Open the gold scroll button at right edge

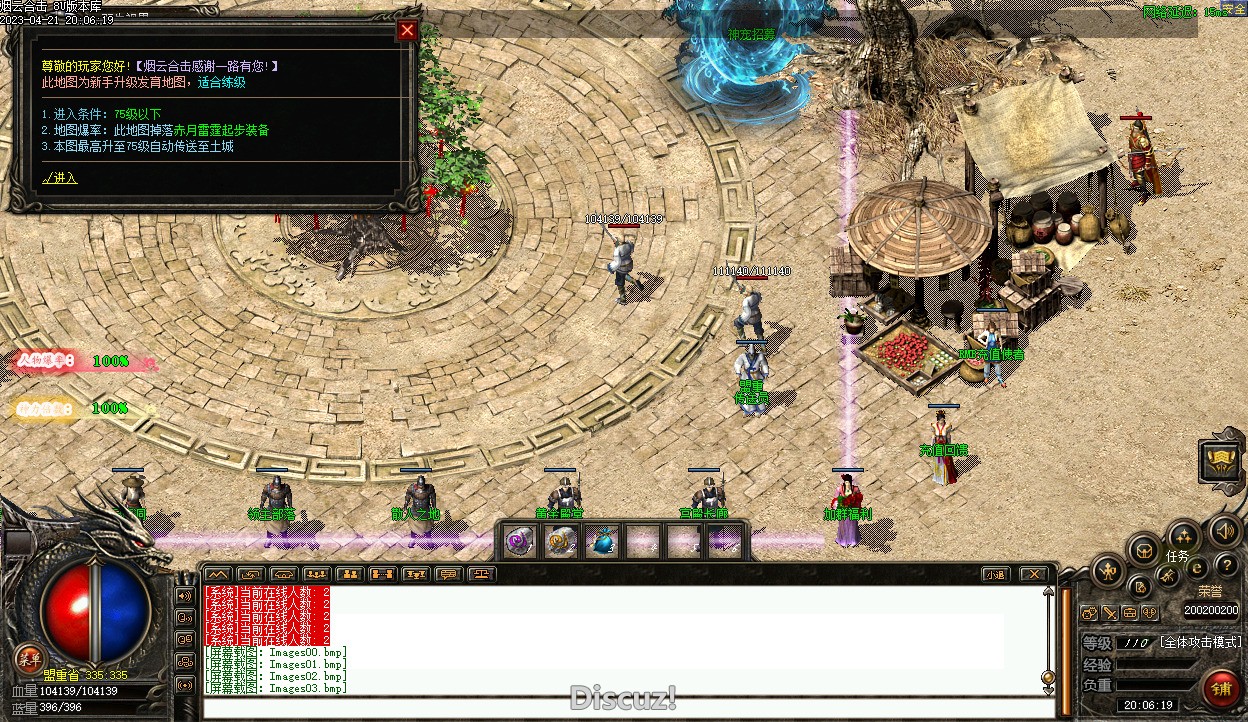tap(1221, 460)
